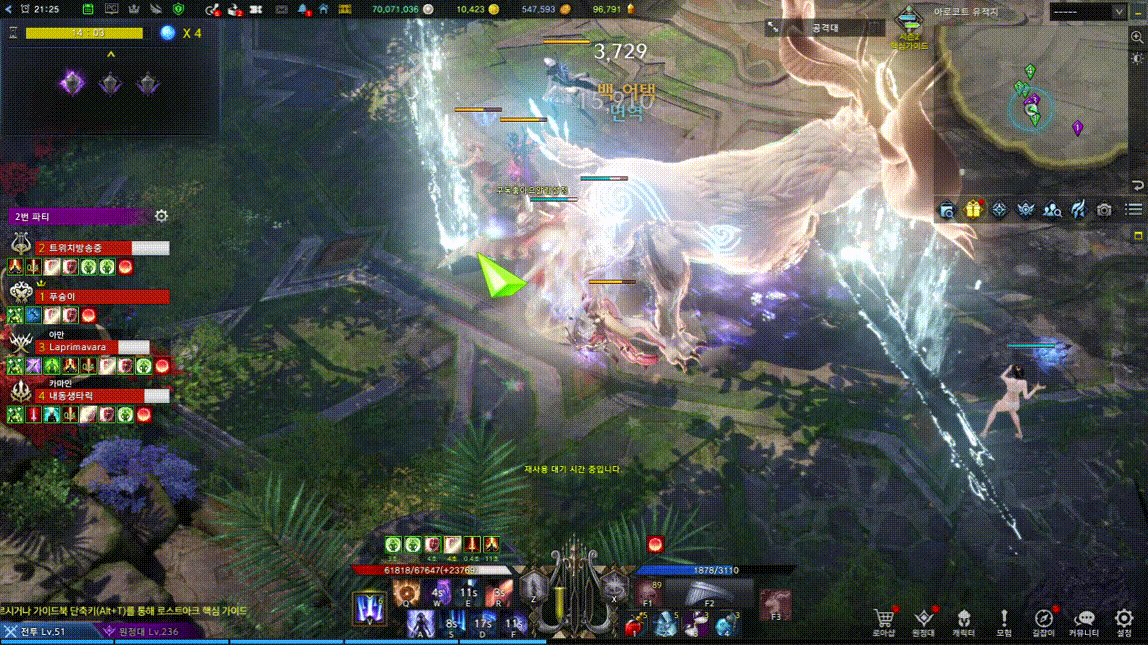This screenshot has height=645, width=1148.
Task: Activate the V awakening skill icon
Action: click(369, 607)
